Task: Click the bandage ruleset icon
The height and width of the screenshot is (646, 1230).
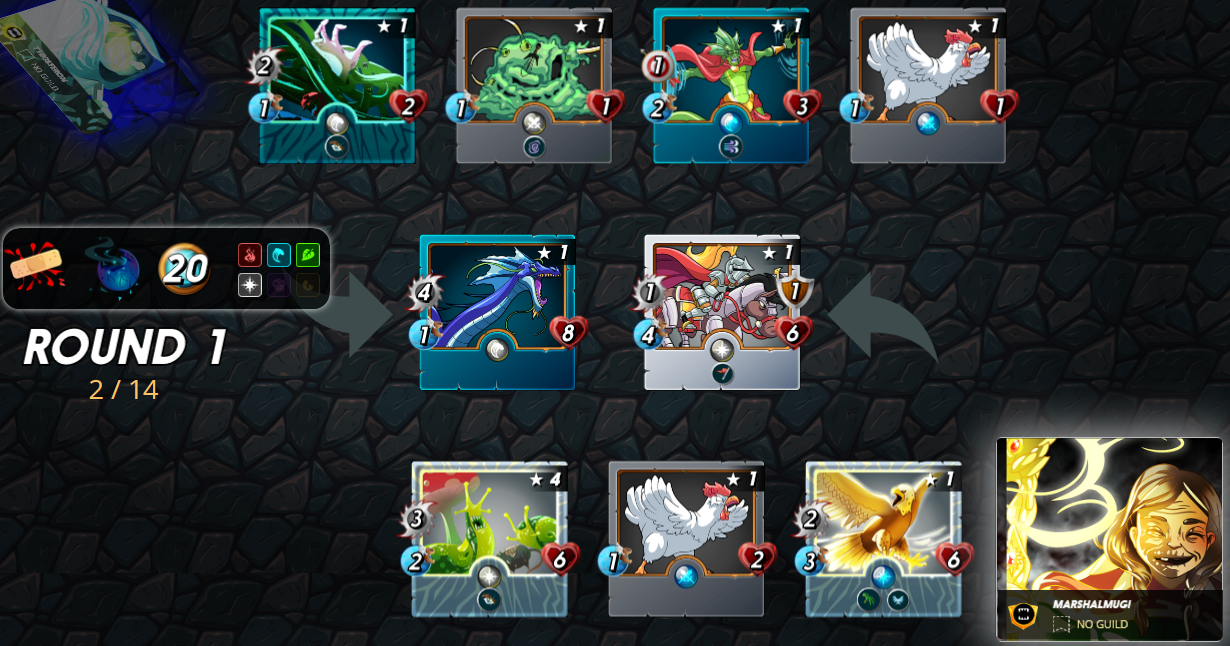Action: pyautogui.click(x=36, y=267)
